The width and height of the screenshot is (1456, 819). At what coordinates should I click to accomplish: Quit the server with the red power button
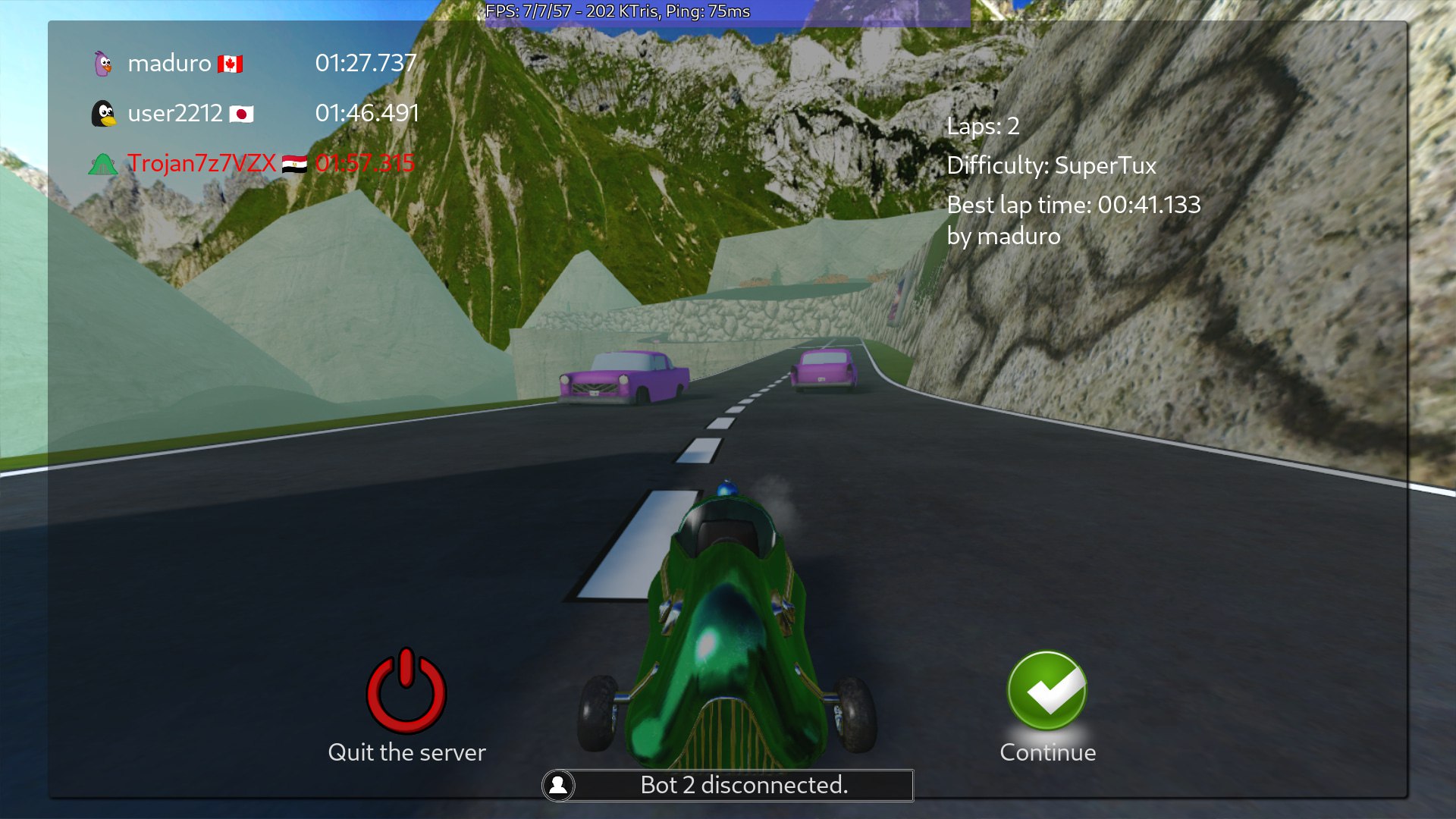pos(406,691)
